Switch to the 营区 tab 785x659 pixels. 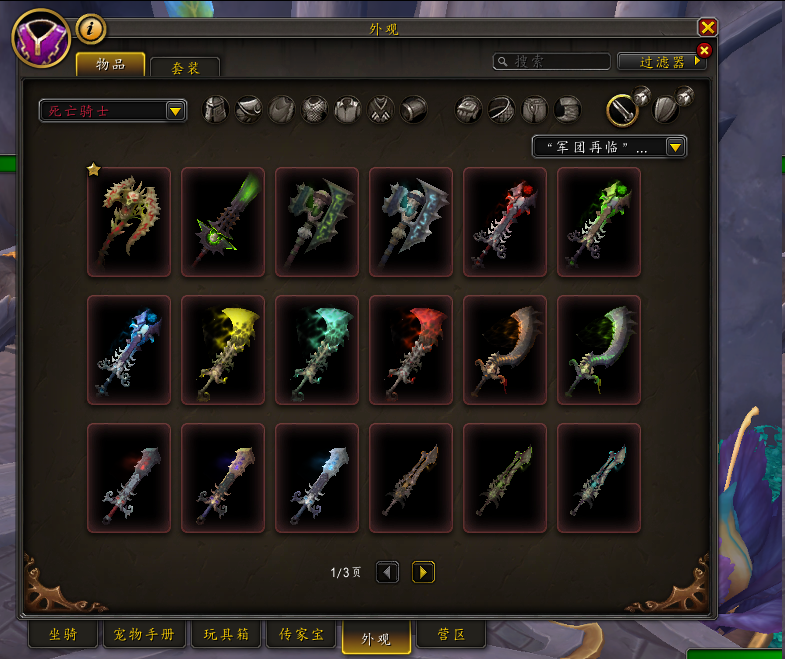(450, 635)
